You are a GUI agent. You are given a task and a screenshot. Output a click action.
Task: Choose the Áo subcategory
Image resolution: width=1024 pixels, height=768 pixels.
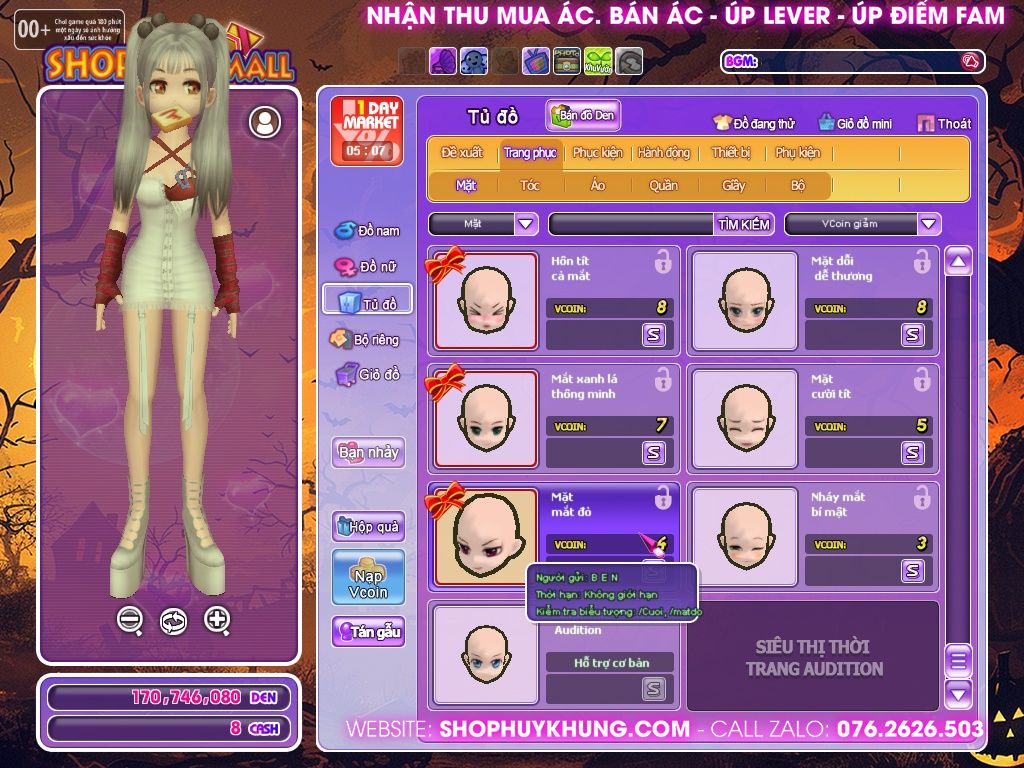click(x=598, y=185)
